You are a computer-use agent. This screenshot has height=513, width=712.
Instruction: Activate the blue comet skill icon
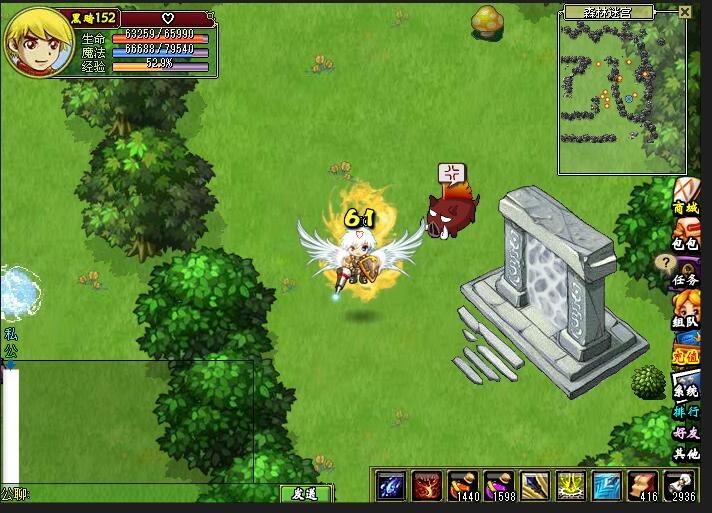tap(391, 486)
